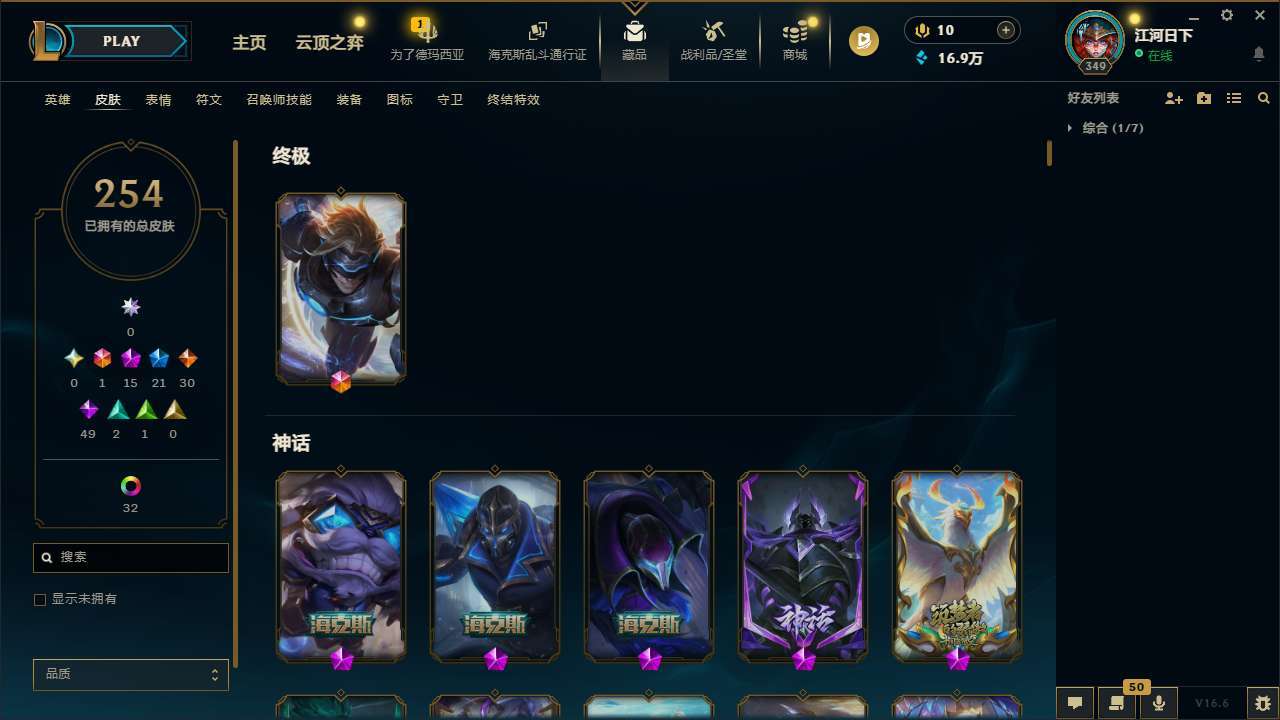Open the 商城 store icon
Screen dimensions: 1280x720
pyautogui.click(x=794, y=35)
